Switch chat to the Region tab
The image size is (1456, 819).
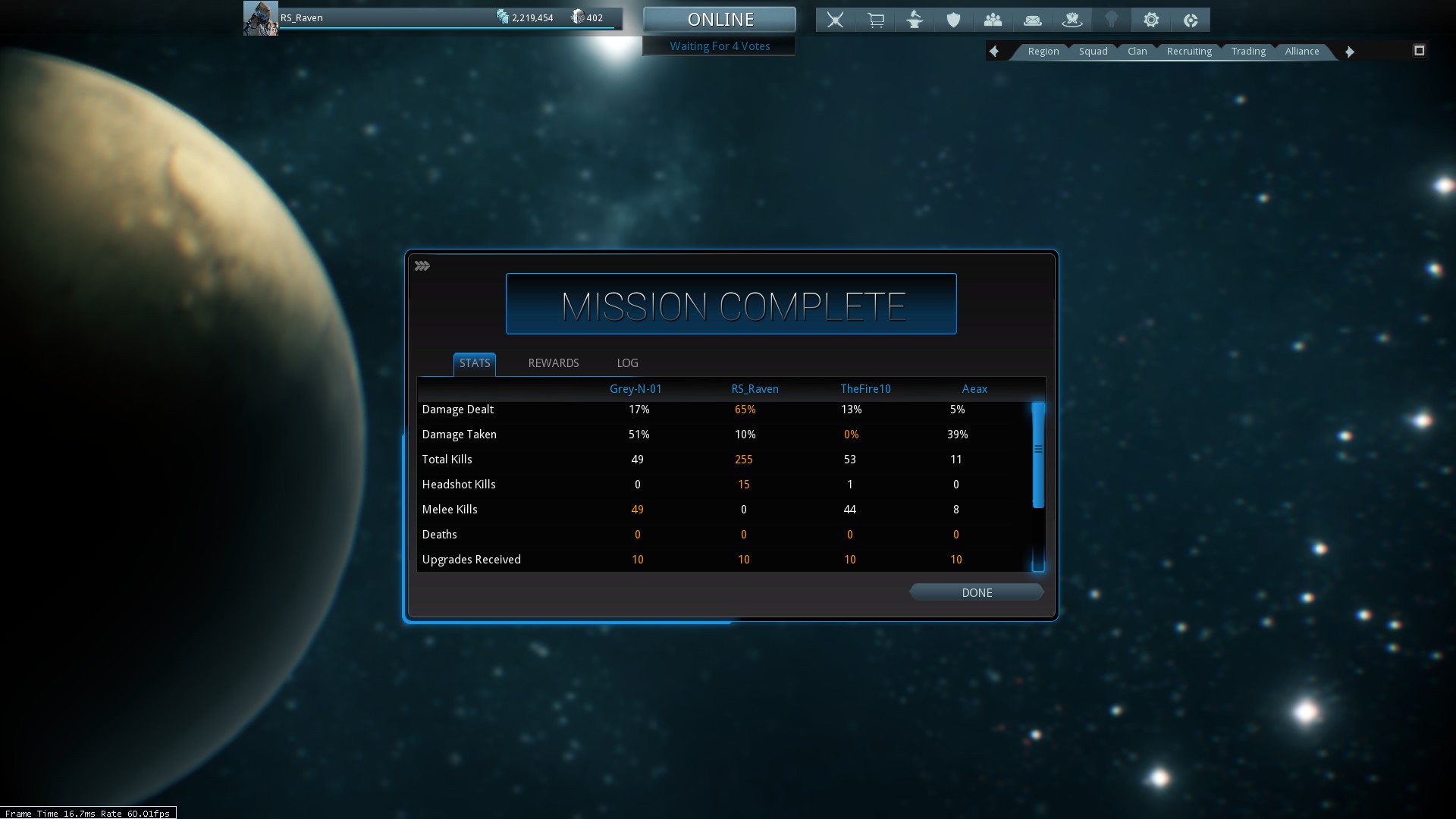[1043, 52]
